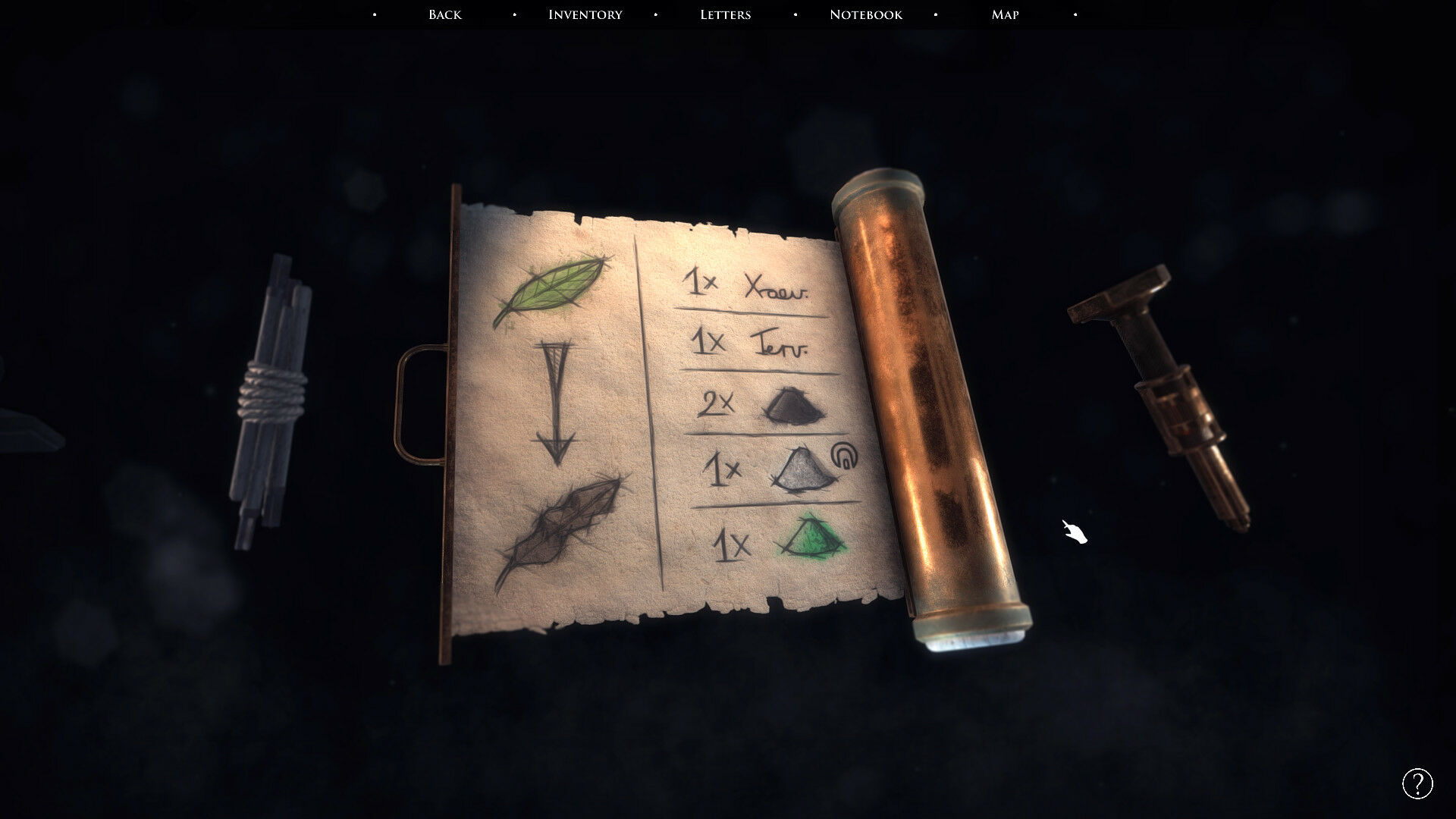
Task: Go back using the Back menu entry
Action: pyautogui.click(x=444, y=14)
